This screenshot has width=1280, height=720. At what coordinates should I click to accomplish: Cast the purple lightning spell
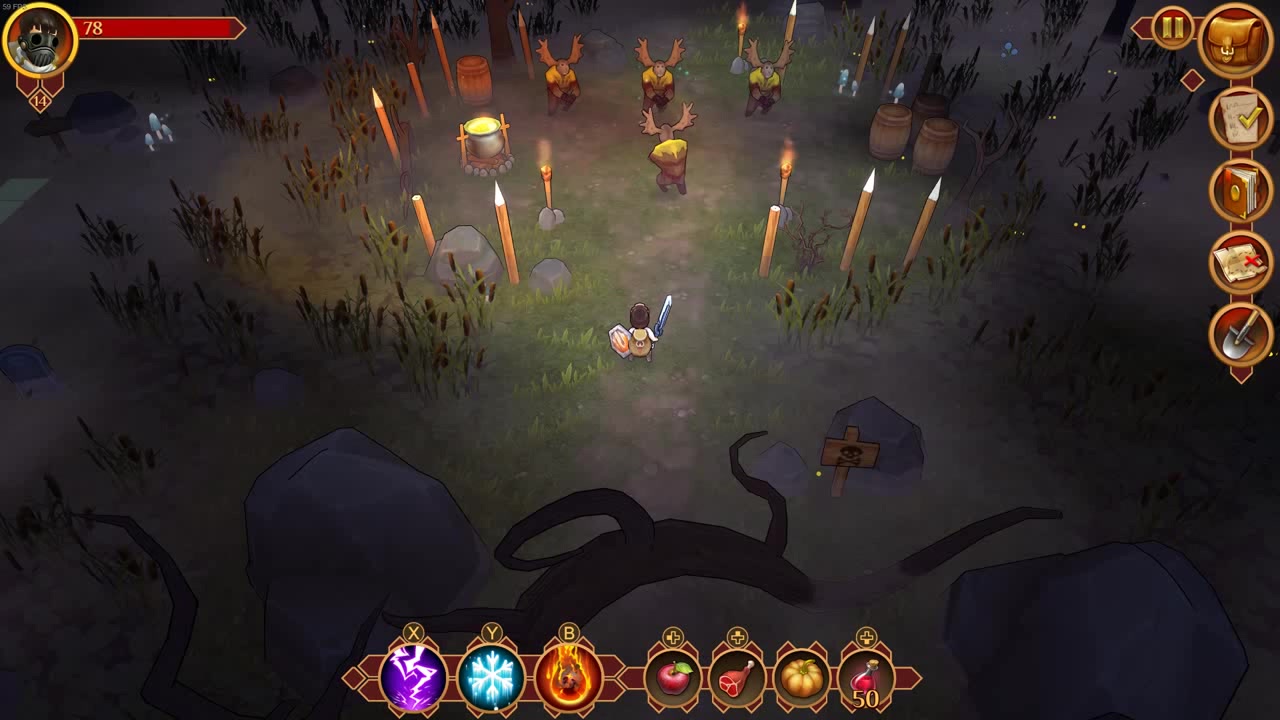[413, 677]
